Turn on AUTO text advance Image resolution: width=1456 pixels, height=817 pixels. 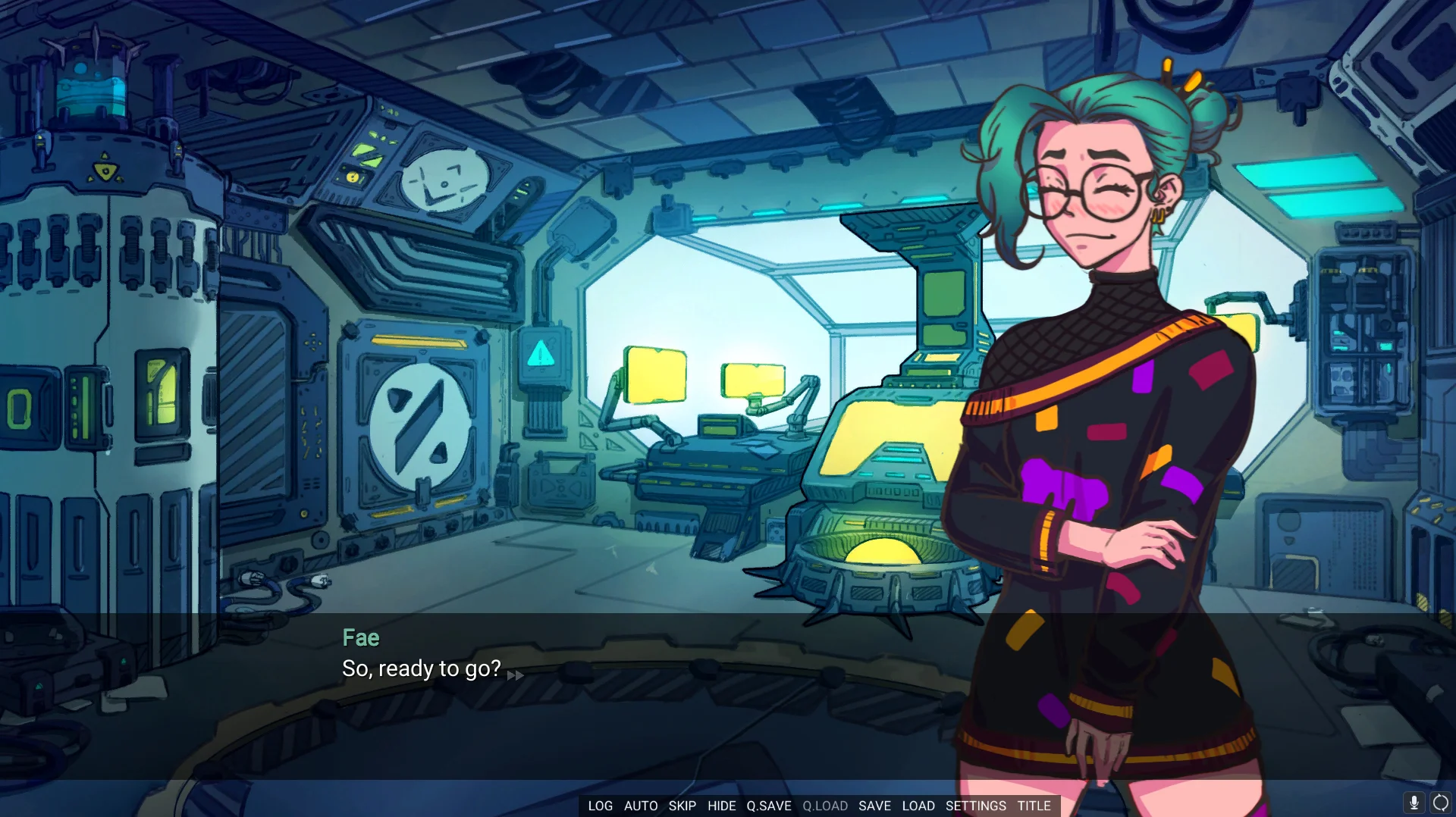[641, 806]
